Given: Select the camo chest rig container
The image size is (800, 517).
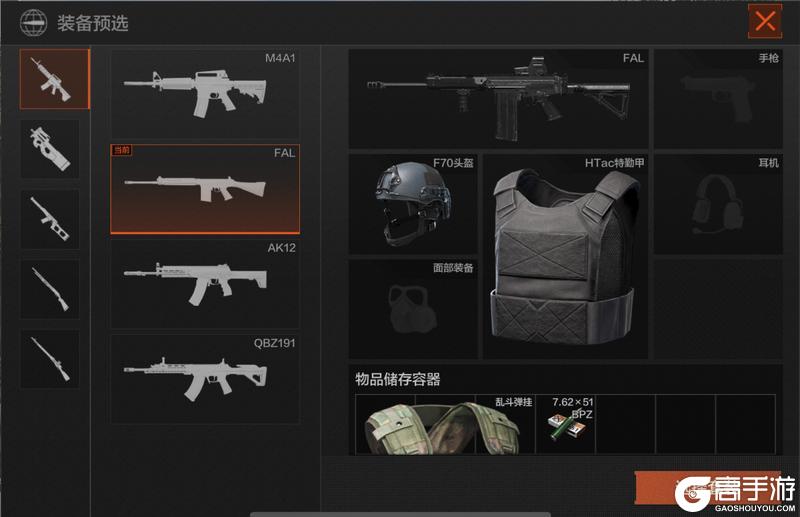Looking at the screenshot, I should point(445,425).
